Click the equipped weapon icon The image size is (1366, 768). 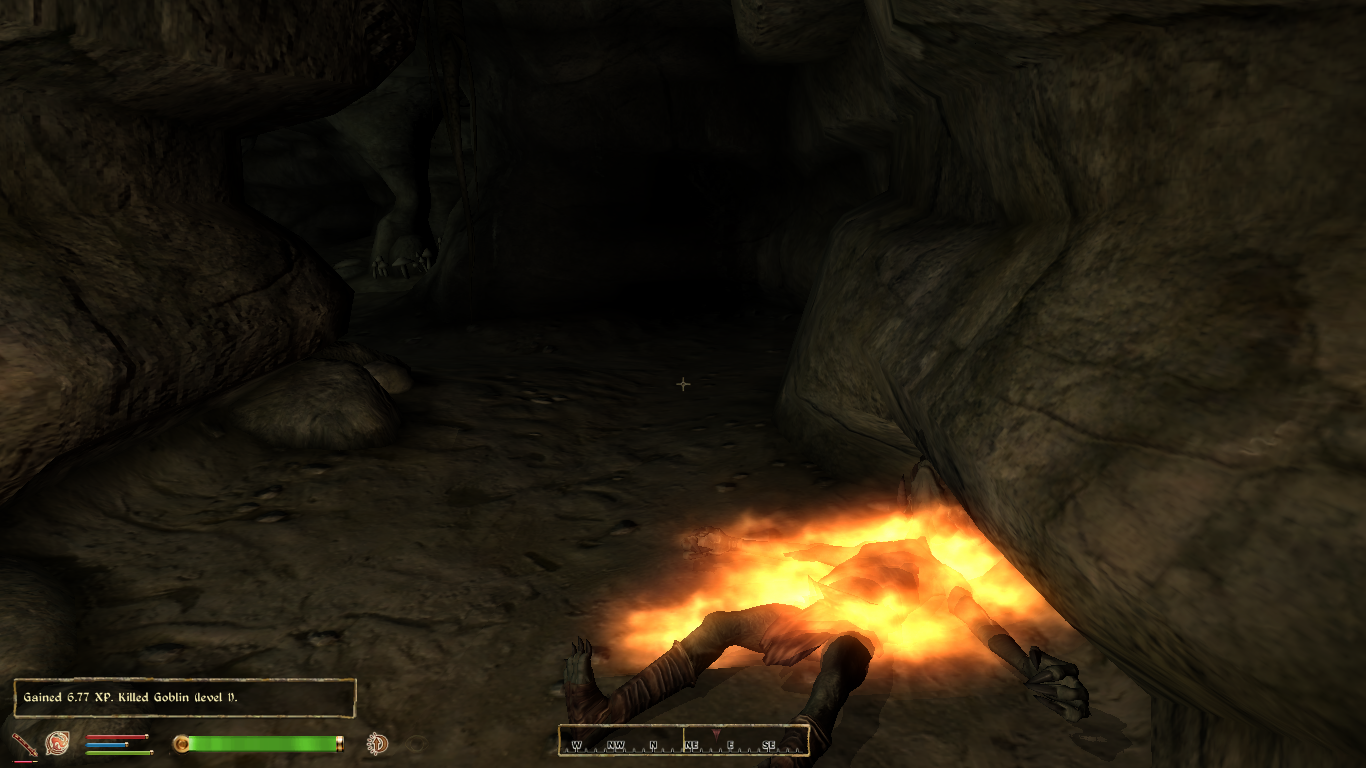click(x=22, y=743)
